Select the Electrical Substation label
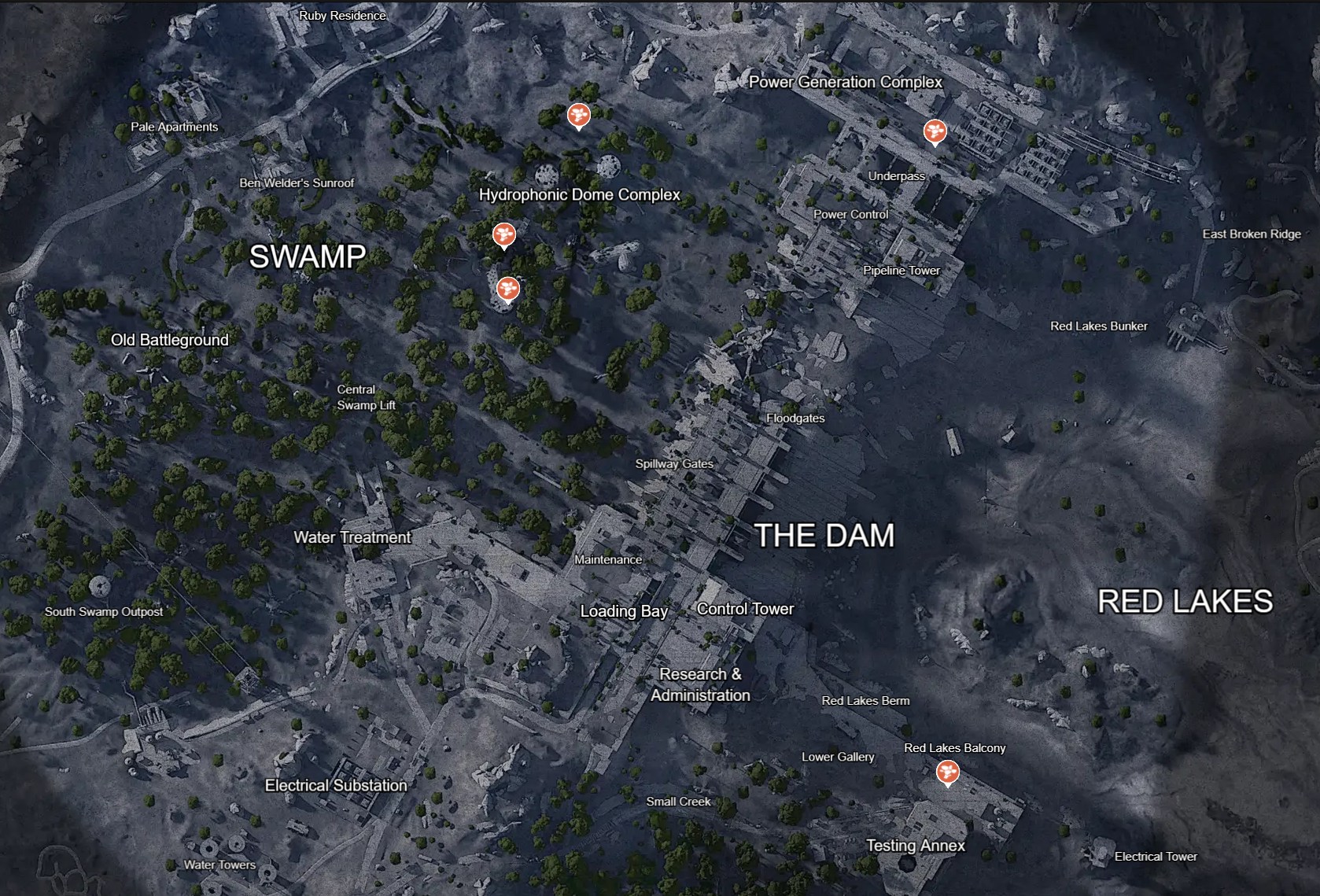 [337, 785]
